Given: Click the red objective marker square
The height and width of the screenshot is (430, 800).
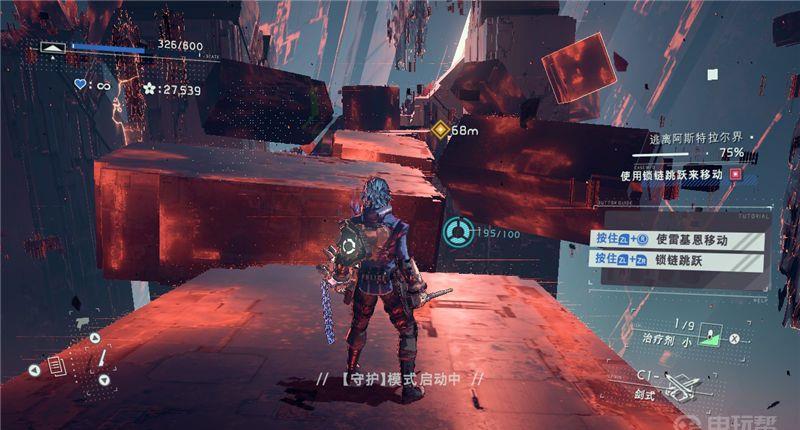Looking at the screenshot, I should click(737, 174).
